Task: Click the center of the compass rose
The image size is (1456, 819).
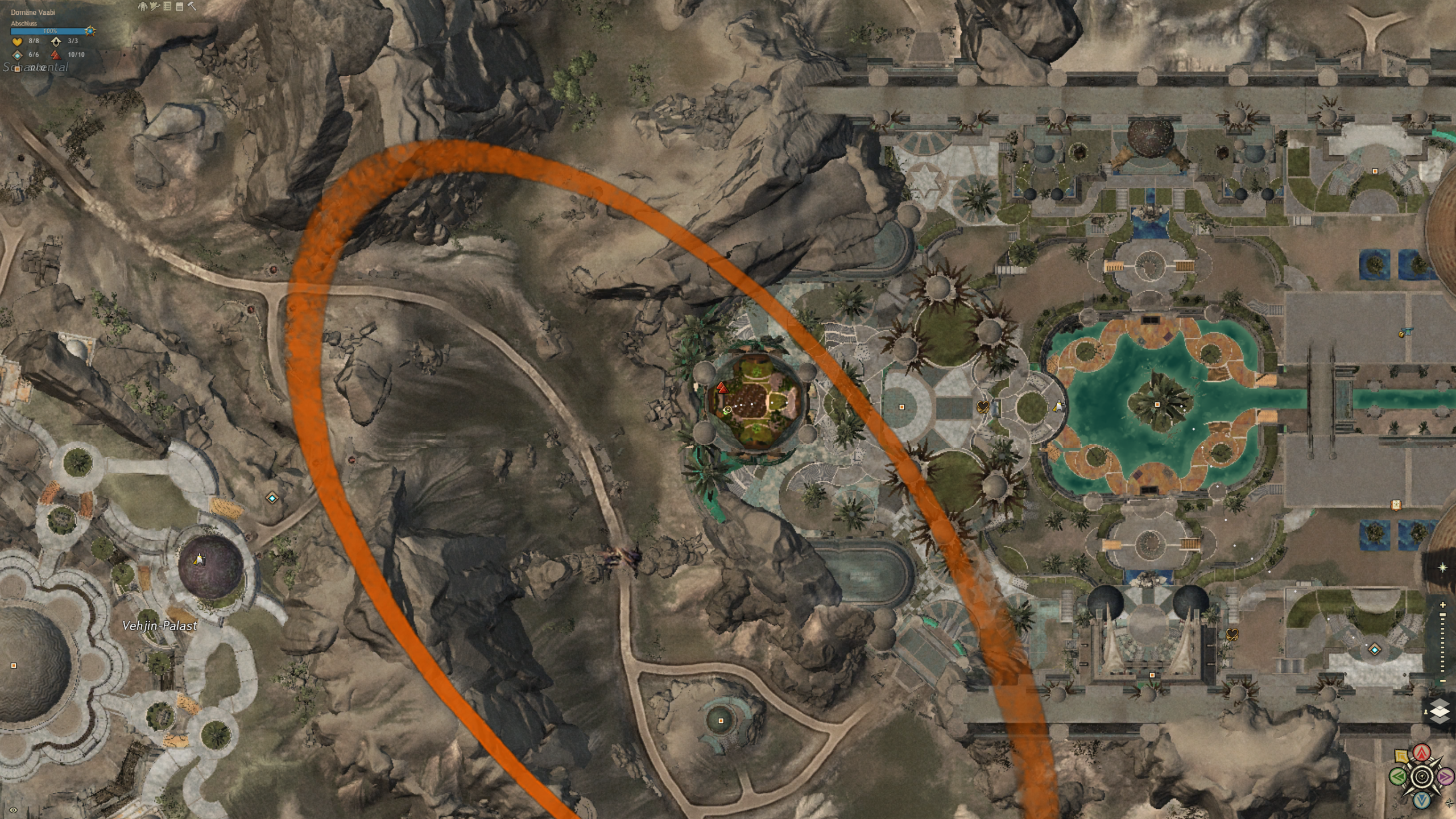Action: pyautogui.click(x=1422, y=776)
